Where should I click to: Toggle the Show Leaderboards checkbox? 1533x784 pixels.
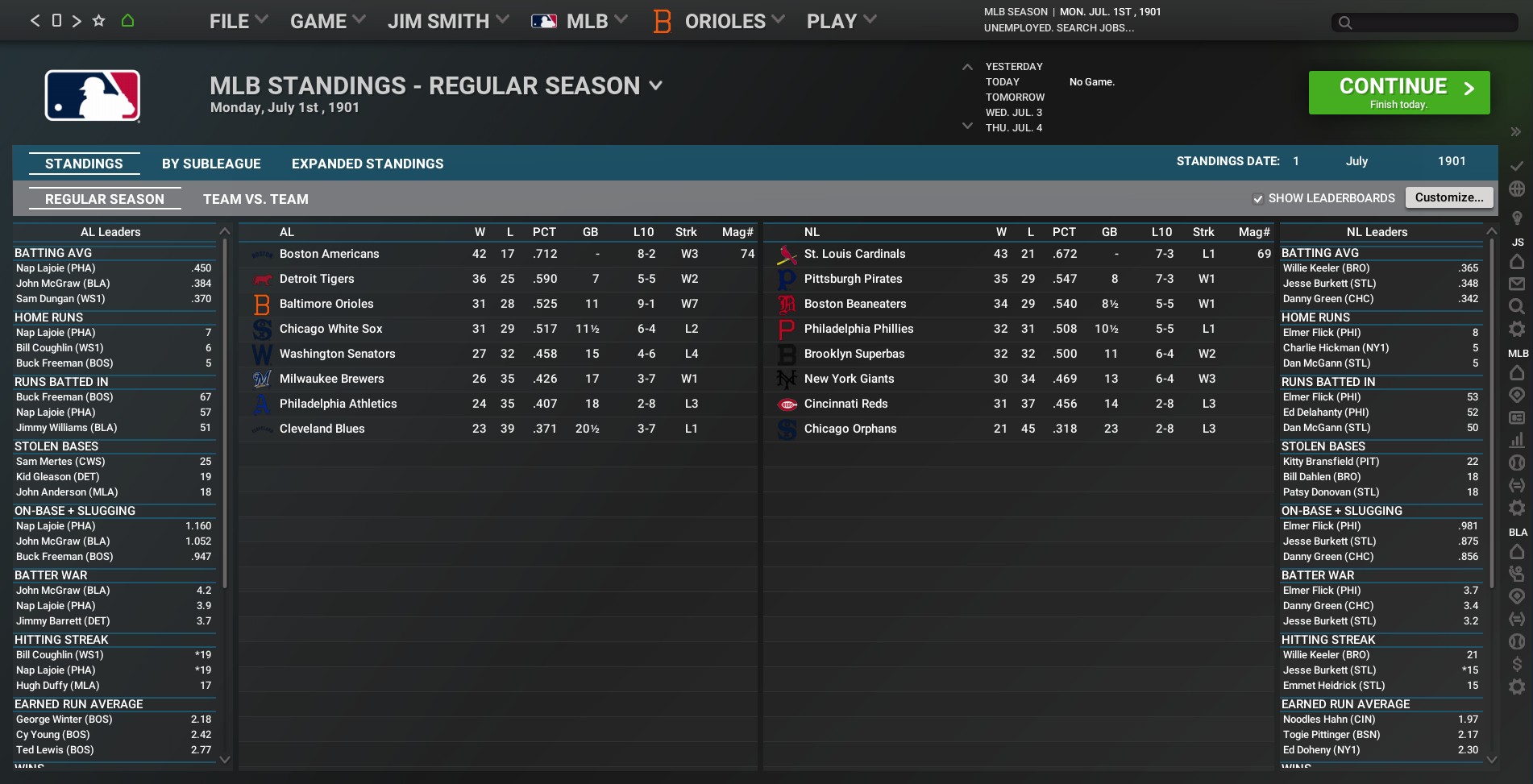point(1258,199)
